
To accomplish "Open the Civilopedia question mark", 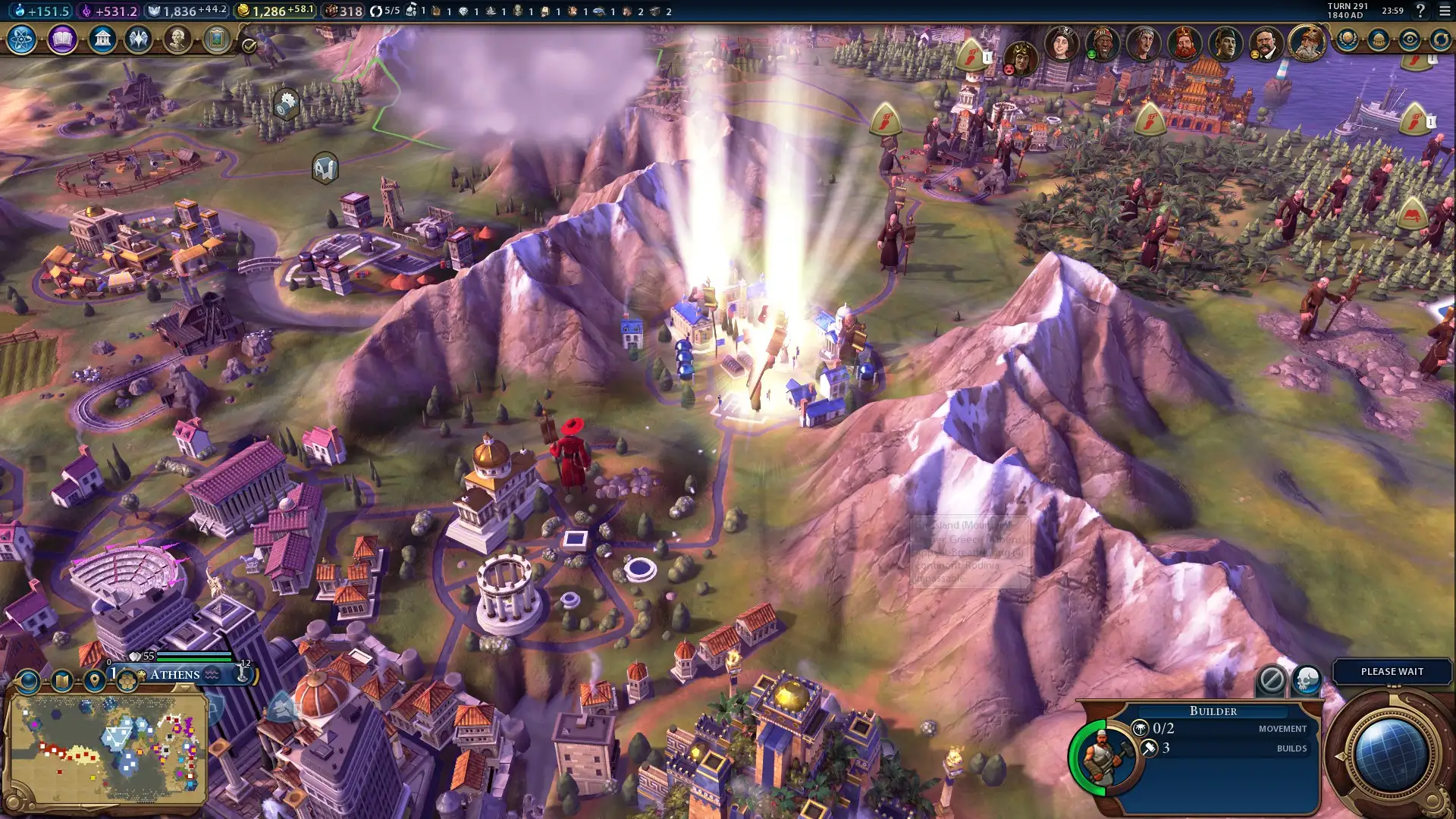I will 1420,11.
